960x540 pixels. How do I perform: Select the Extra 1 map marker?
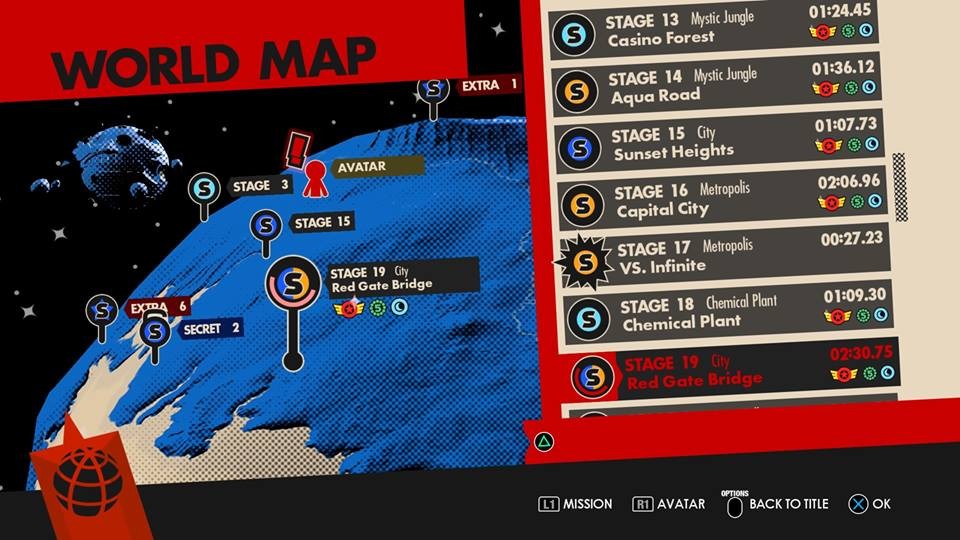tap(433, 89)
